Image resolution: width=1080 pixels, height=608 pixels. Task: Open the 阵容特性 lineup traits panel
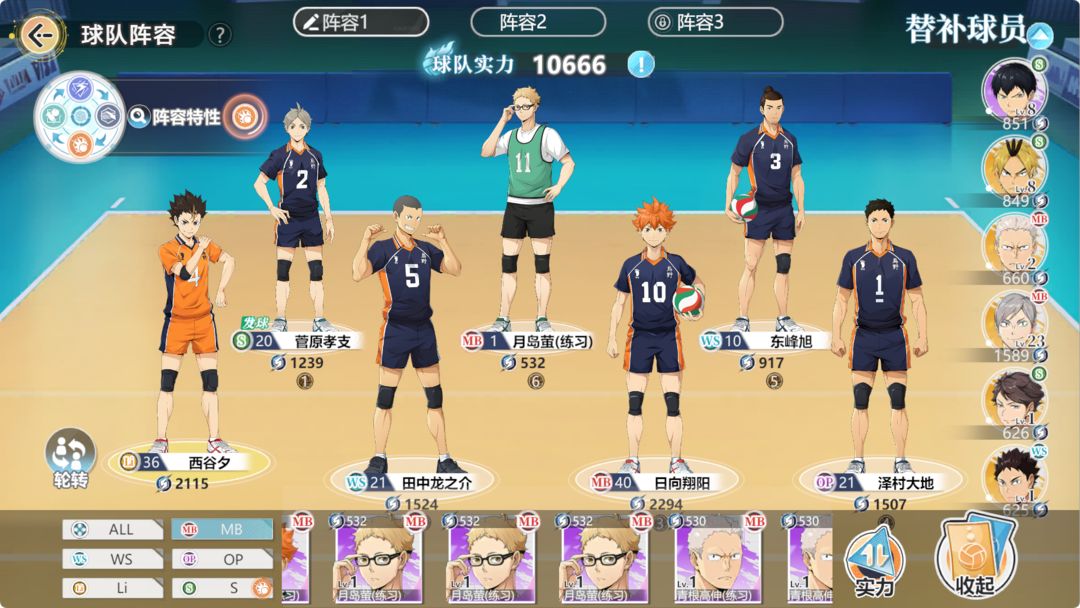(186, 117)
